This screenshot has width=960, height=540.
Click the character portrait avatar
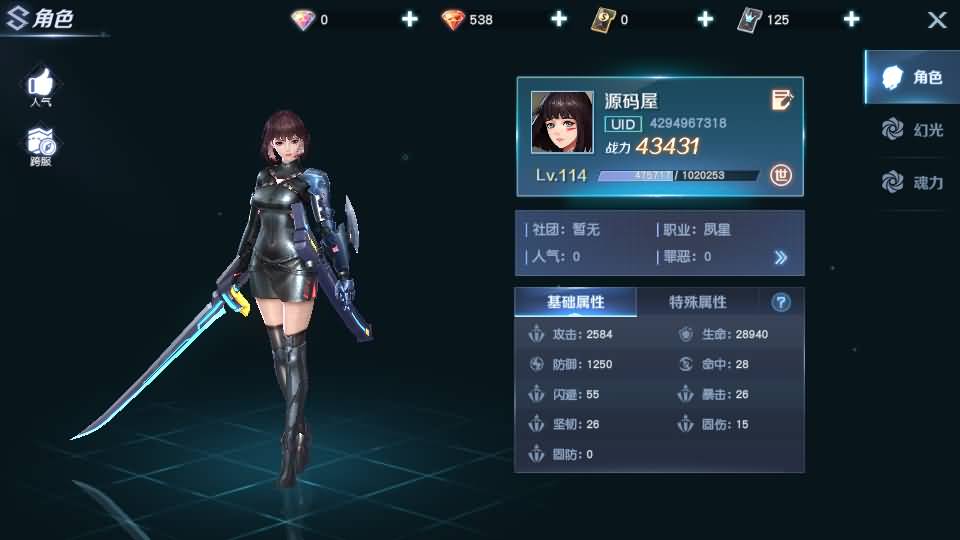561,123
